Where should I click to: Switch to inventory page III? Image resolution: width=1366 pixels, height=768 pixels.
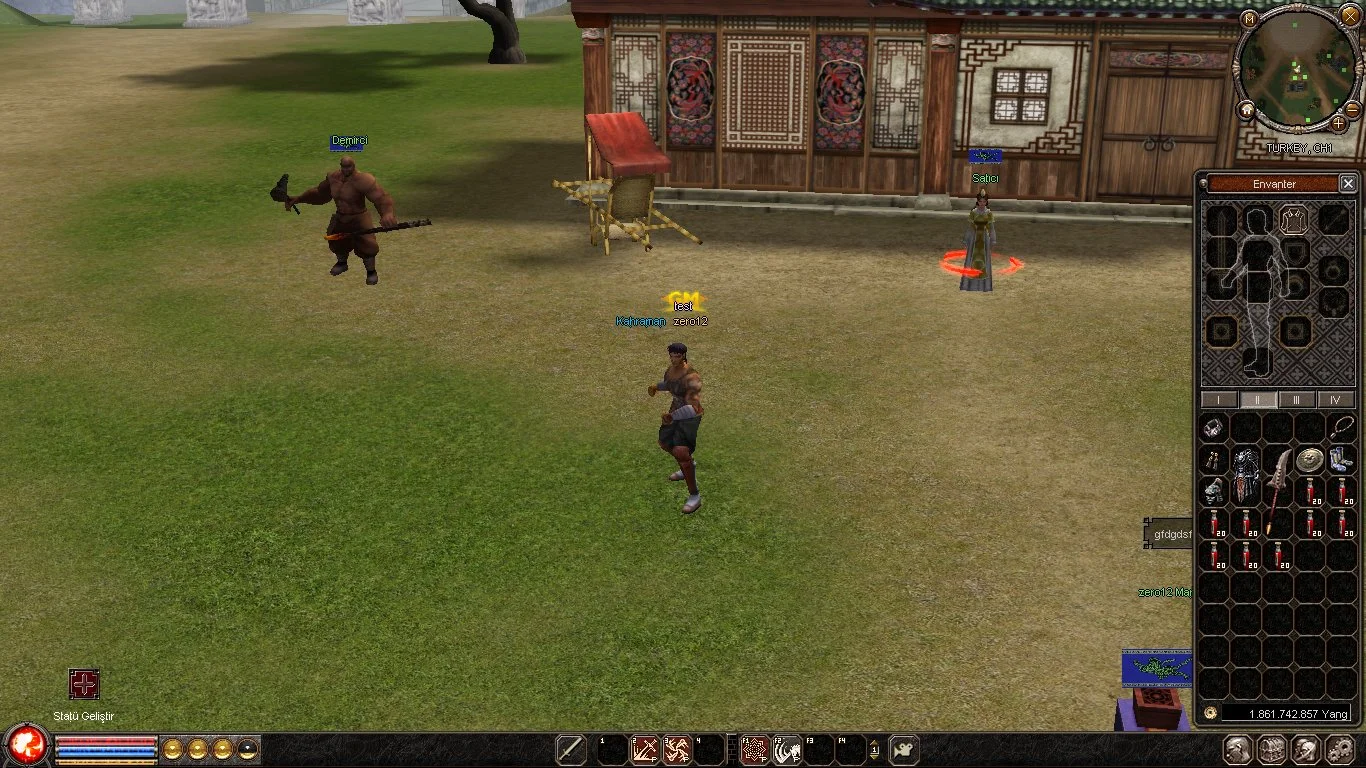point(1297,400)
